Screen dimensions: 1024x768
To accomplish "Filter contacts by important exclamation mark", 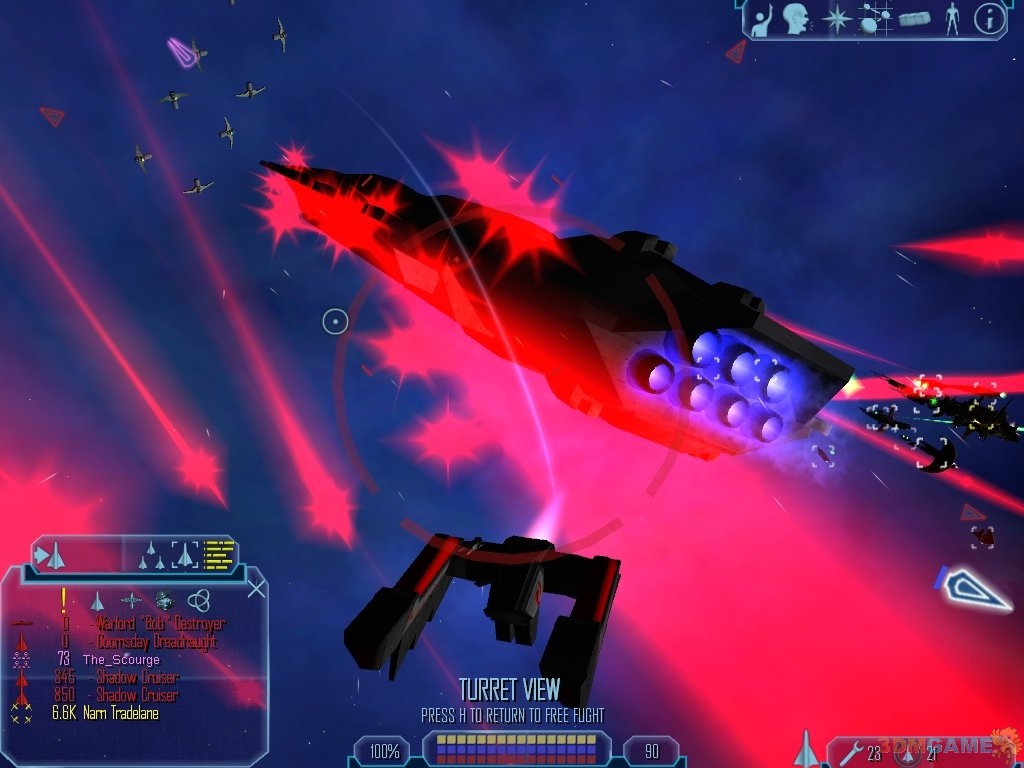I will pos(63,600).
